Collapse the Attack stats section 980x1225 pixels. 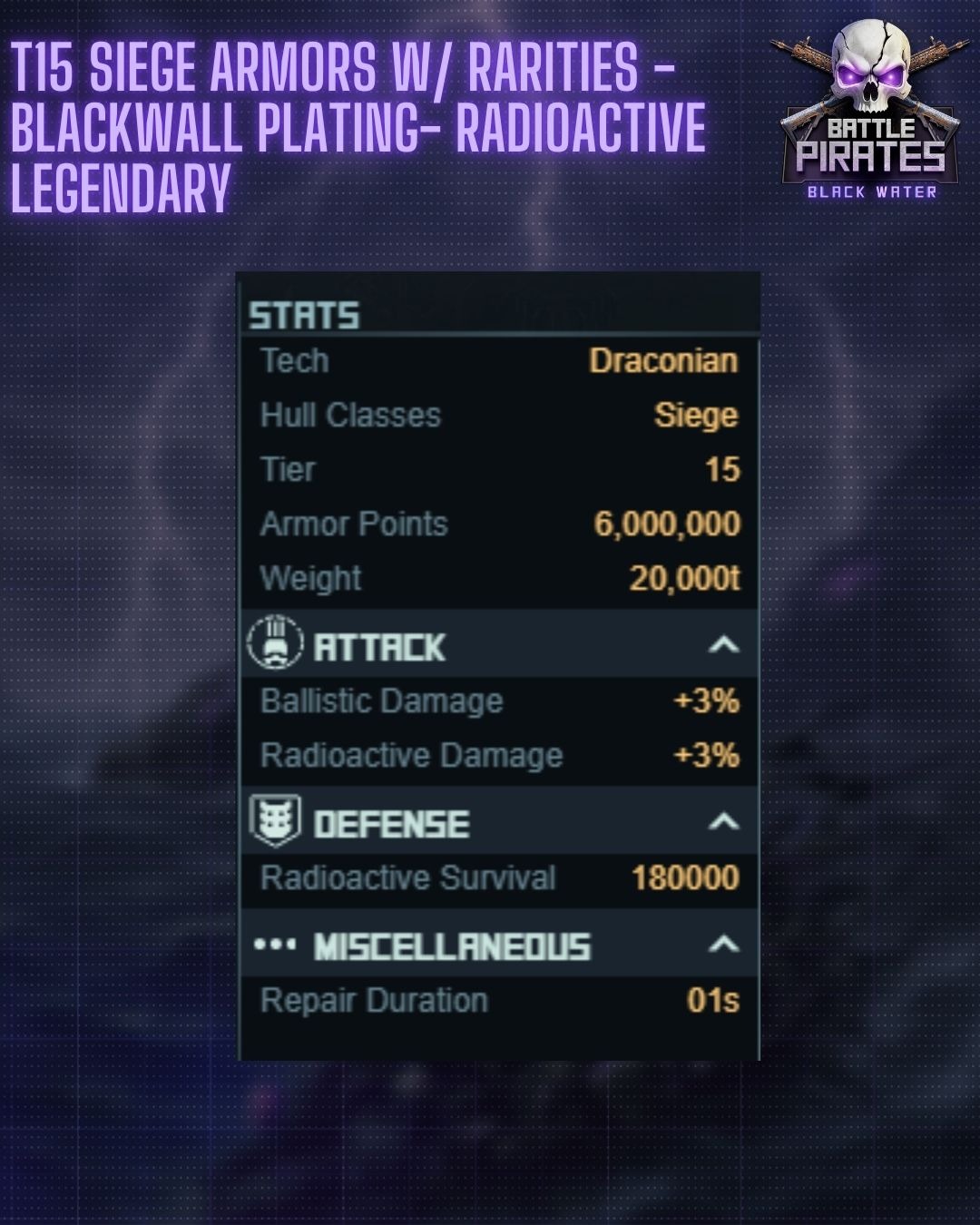(723, 645)
